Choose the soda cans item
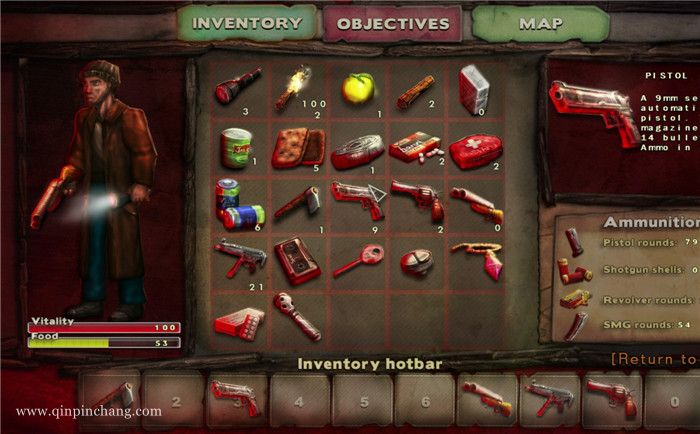The width and height of the screenshot is (700, 434). [x=239, y=203]
